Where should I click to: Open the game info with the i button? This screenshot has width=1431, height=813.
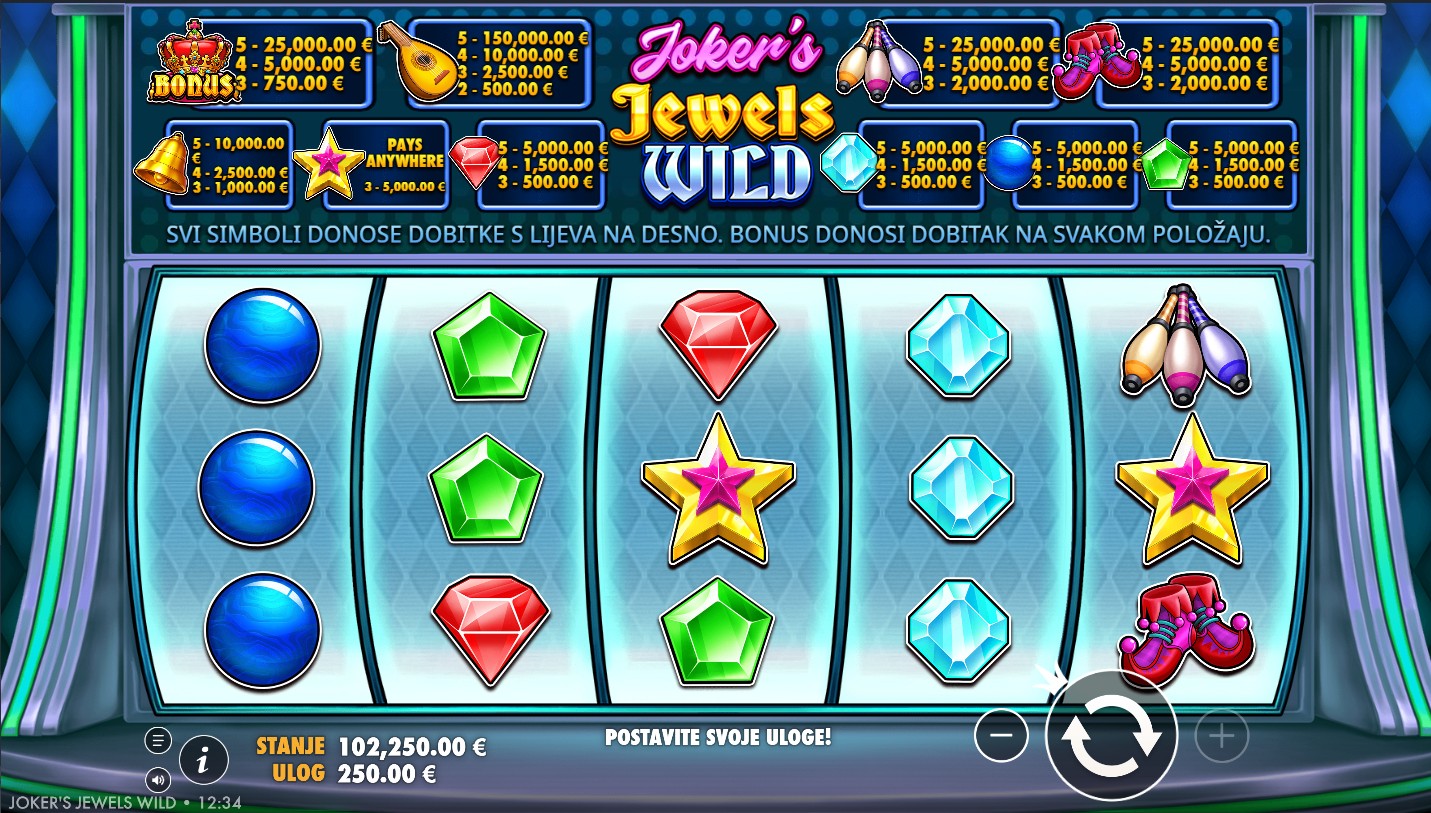(x=203, y=762)
